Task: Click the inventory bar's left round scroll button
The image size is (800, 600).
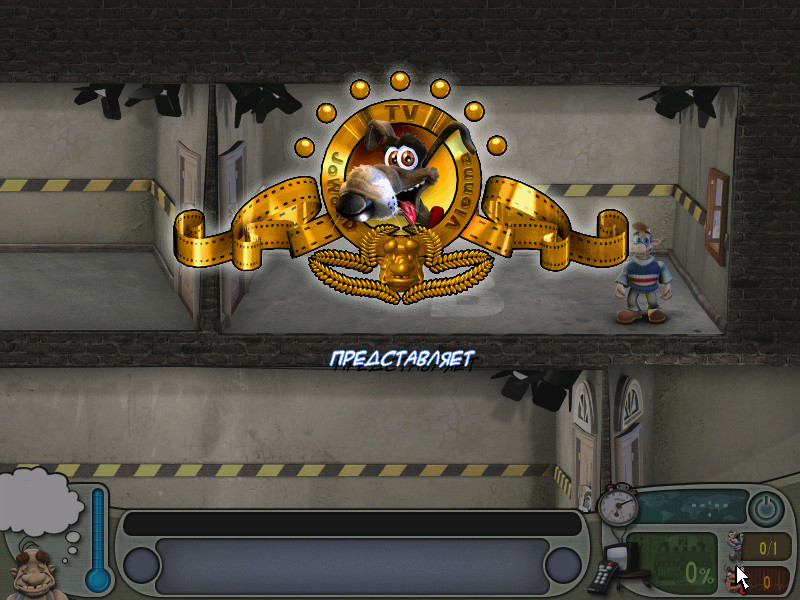Action: pos(141,565)
